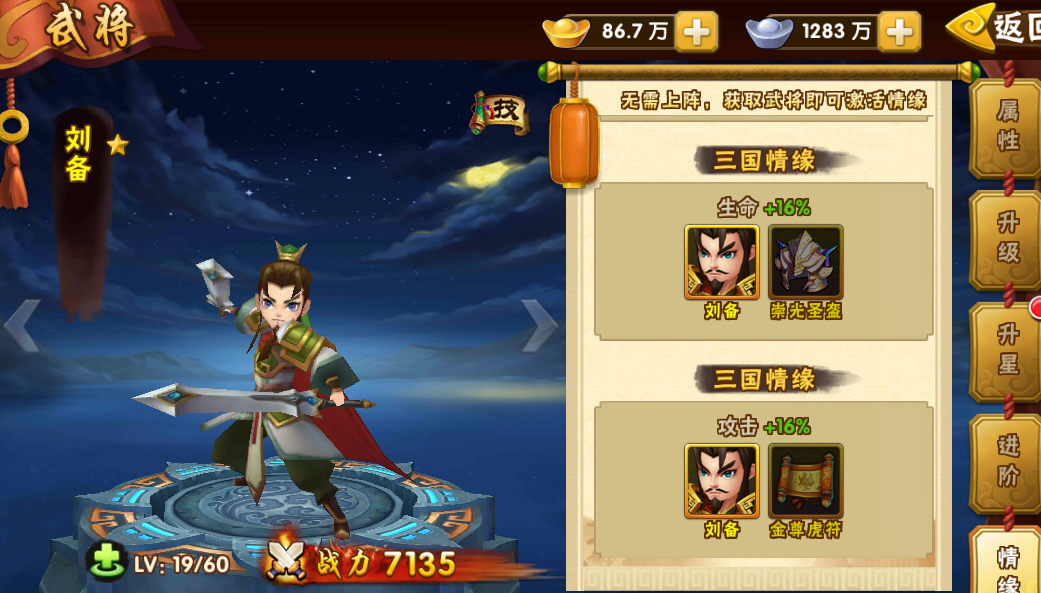The height and width of the screenshot is (593, 1041).
Task: Select the 崇光圣盔 helmet icon
Action: 805,262
